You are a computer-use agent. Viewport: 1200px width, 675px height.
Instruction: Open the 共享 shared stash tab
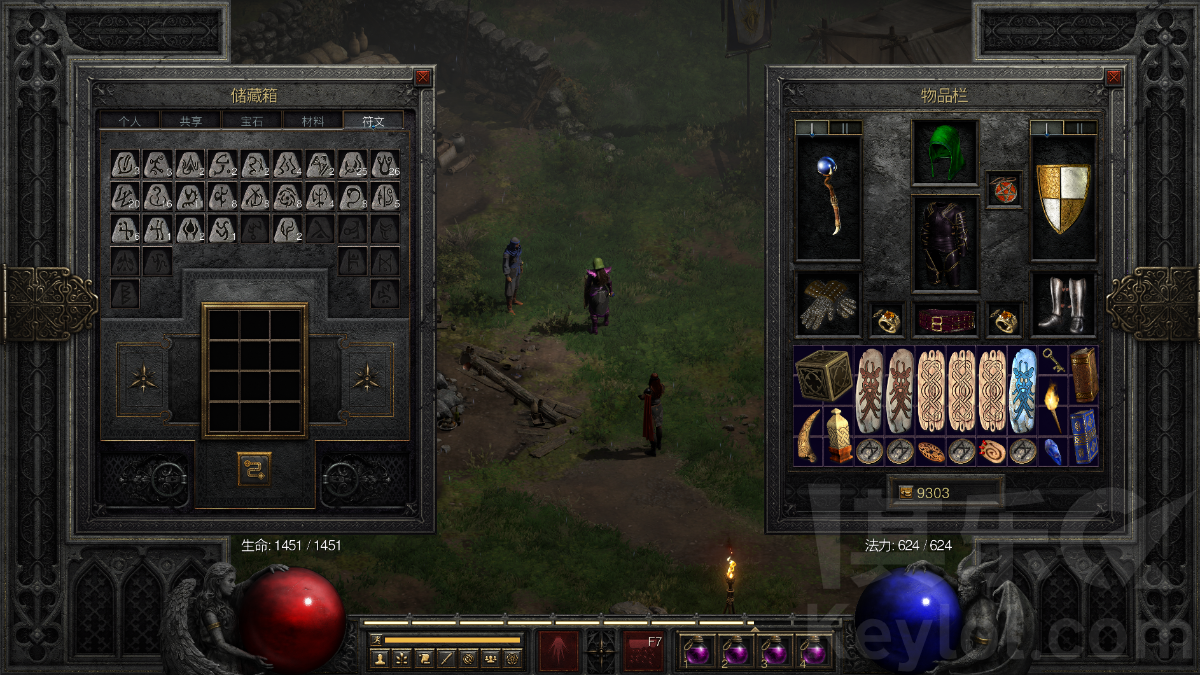click(x=190, y=121)
